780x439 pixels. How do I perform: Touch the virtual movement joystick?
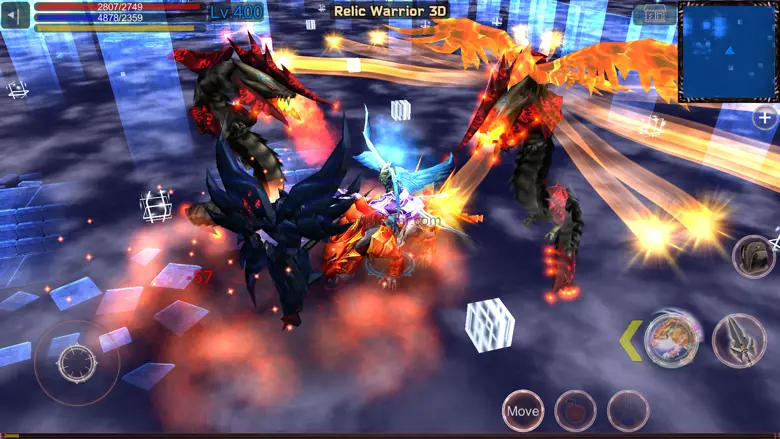pyautogui.click(x=76, y=362)
